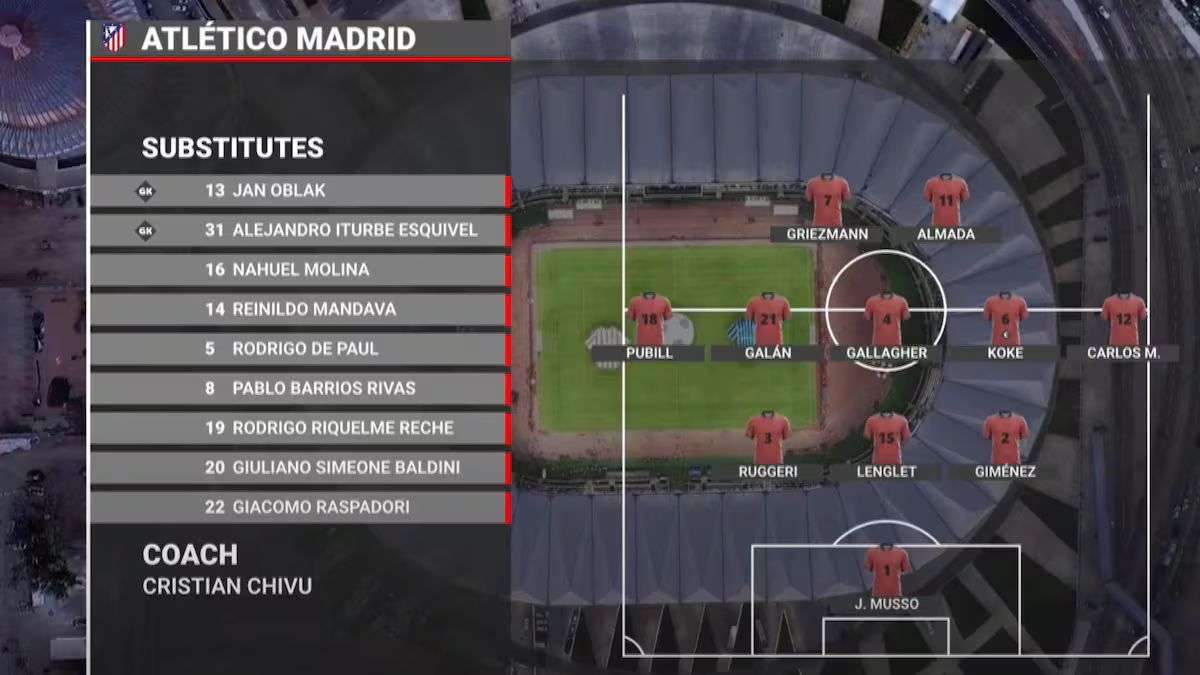Select Giuliano Simeone Baldini row
This screenshot has height=675, width=1200.
[300, 467]
